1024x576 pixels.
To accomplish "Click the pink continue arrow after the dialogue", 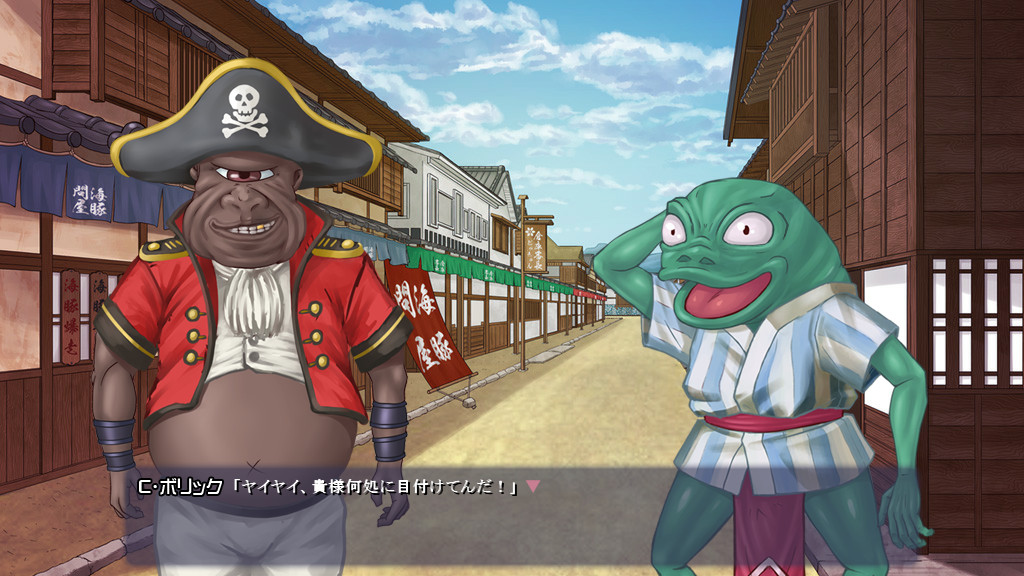I will (x=533, y=486).
